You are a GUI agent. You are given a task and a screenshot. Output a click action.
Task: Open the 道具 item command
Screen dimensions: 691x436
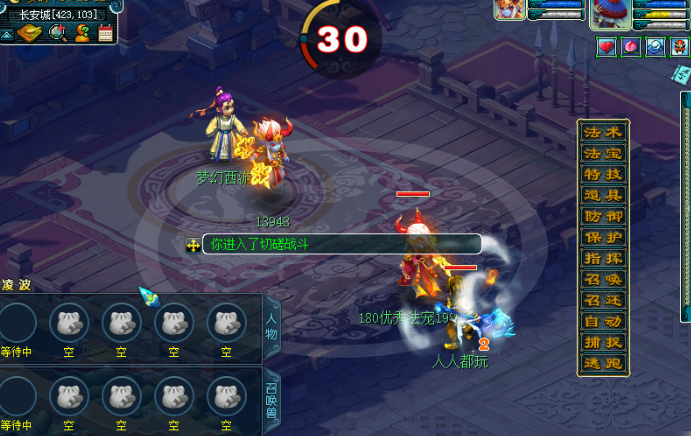[x=603, y=196]
